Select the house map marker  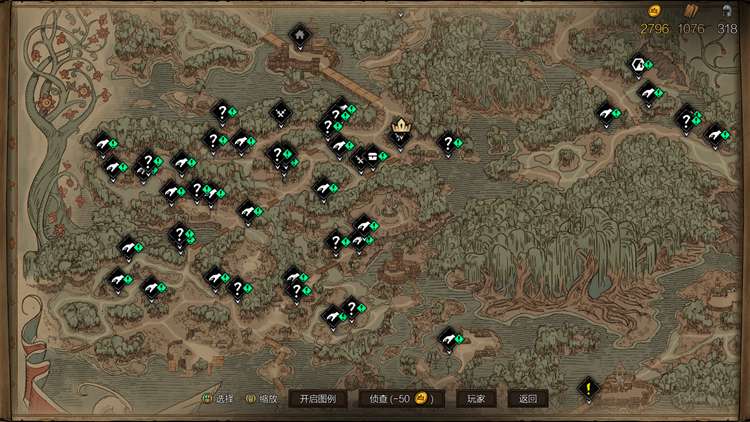pyautogui.click(x=298, y=35)
